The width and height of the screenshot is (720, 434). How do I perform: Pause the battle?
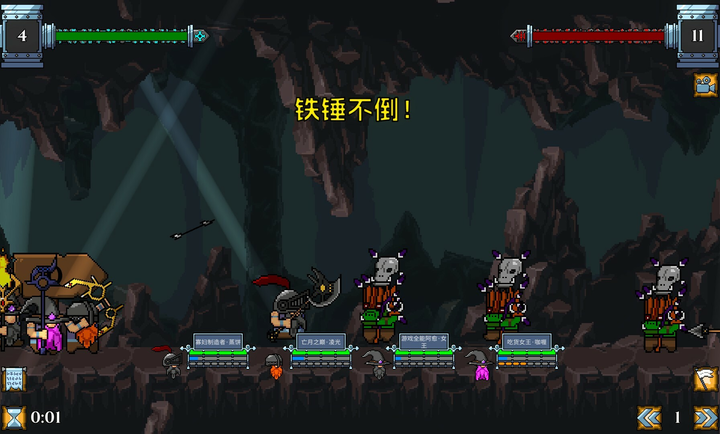pos(697,35)
